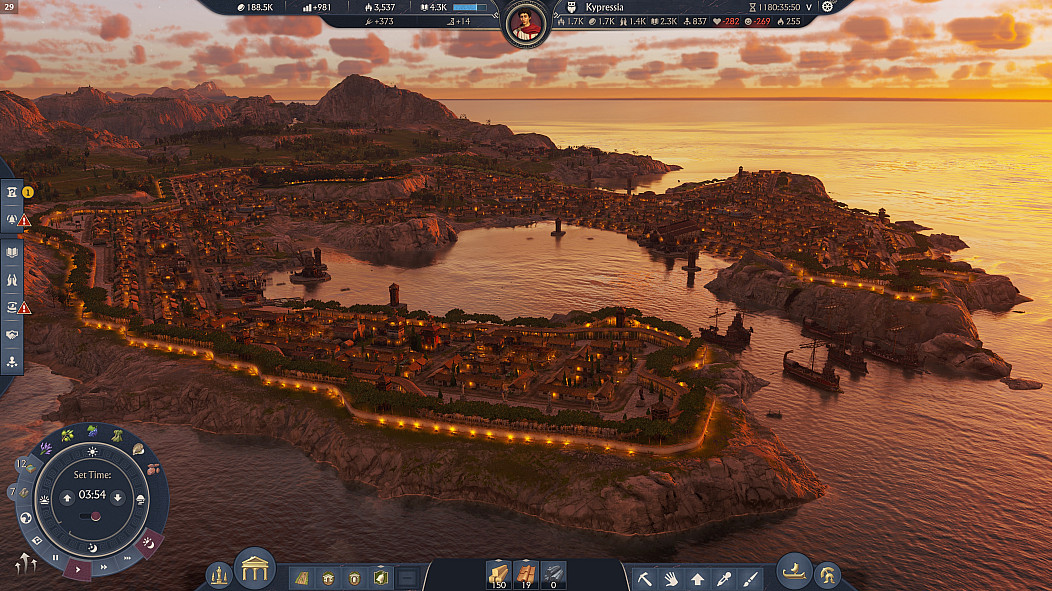Set game speed to double fast-forward
The width and height of the screenshot is (1052, 591).
[103, 567]
